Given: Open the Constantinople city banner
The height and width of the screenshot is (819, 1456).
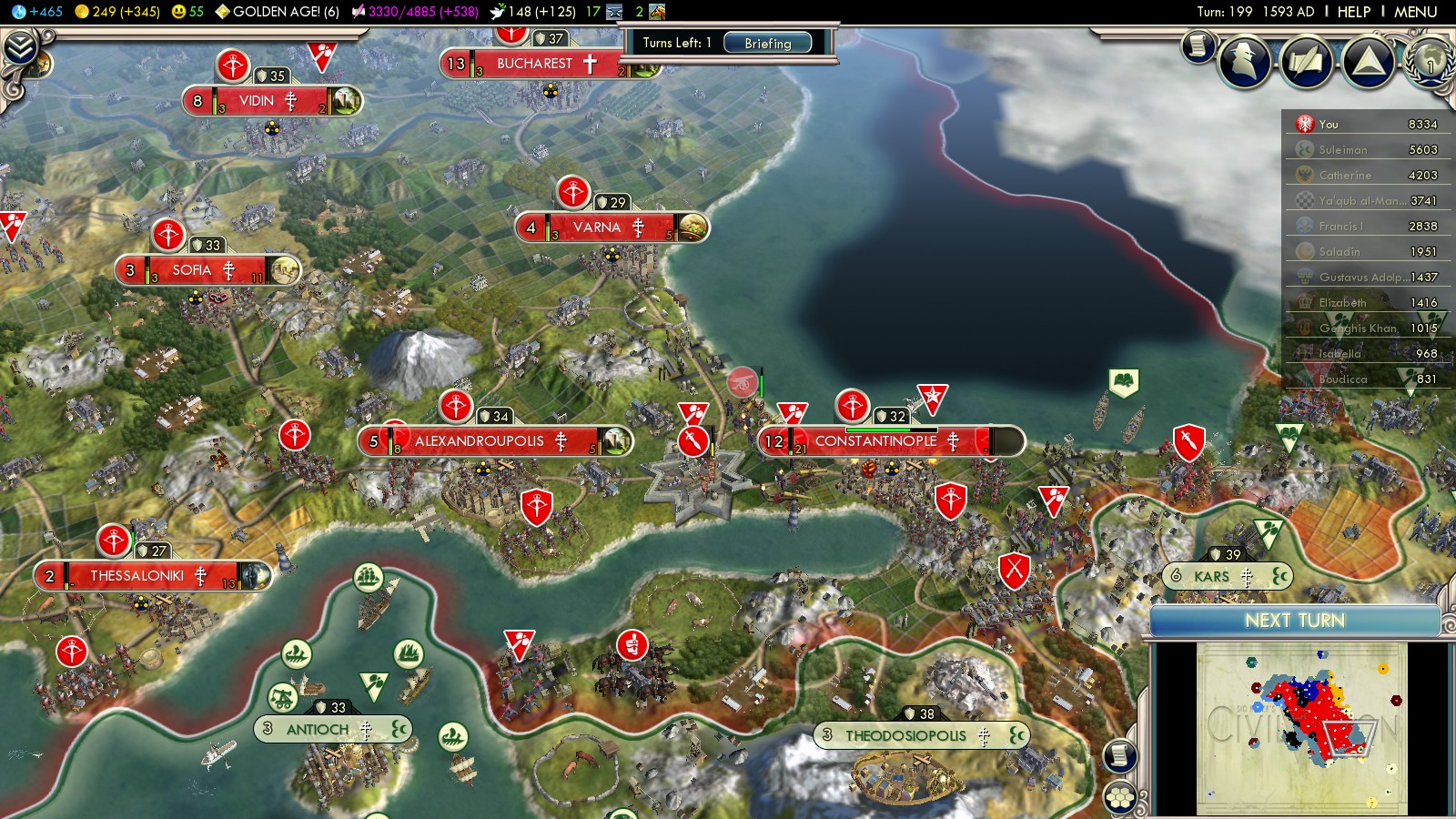Looking at the screenshot, I should [x=875, y=441].
